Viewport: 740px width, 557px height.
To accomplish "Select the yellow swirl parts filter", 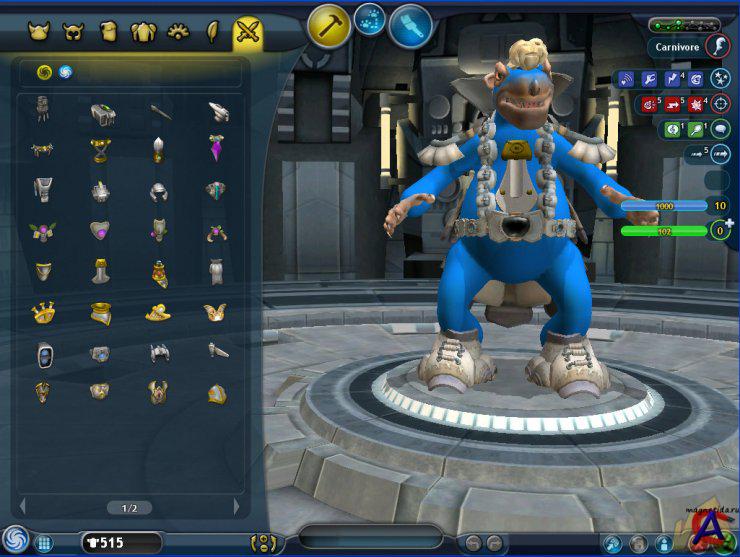I will pos(44,71).
